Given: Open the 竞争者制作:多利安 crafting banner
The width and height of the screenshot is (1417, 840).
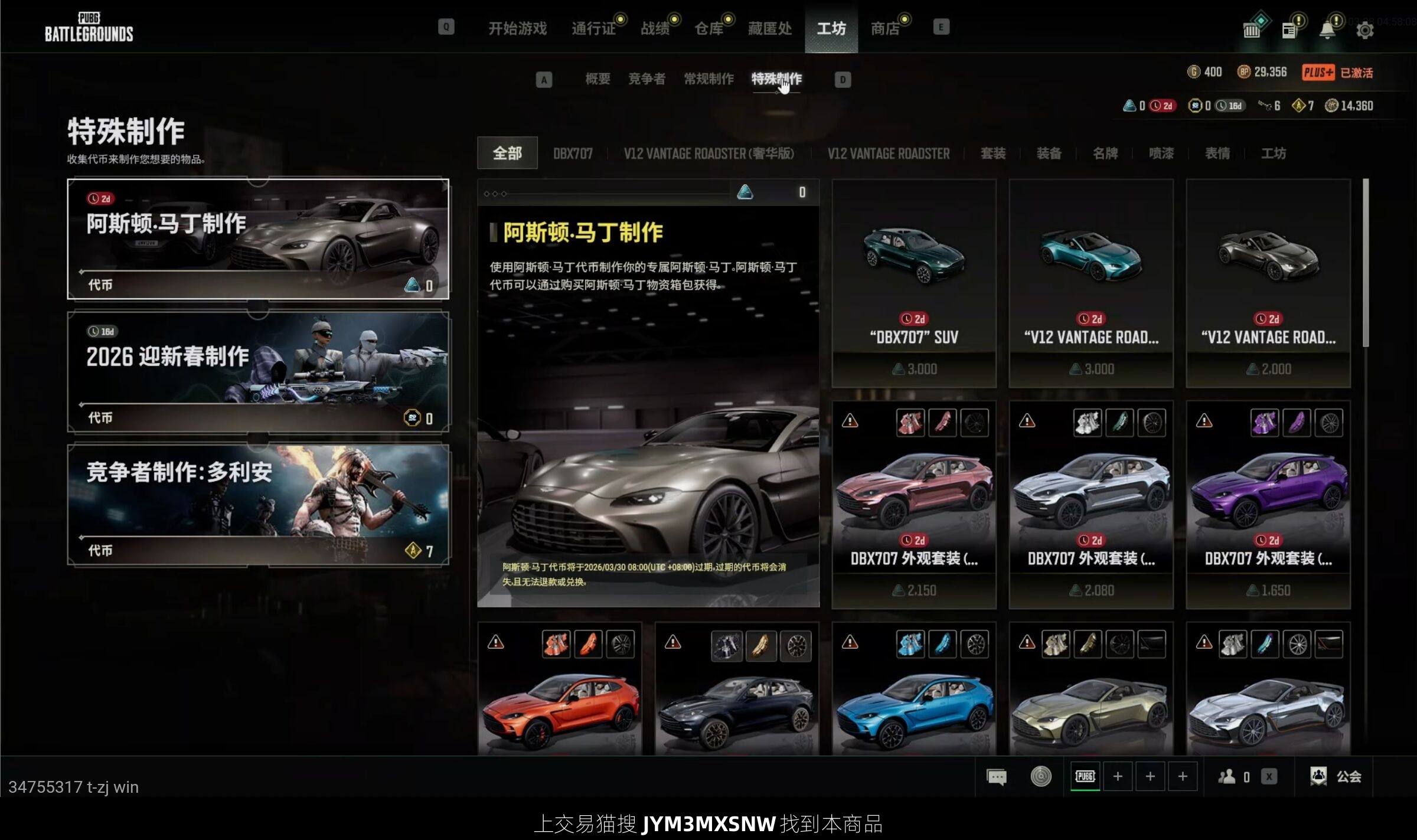Looking at the screenshot, I should tap(258, 505).
